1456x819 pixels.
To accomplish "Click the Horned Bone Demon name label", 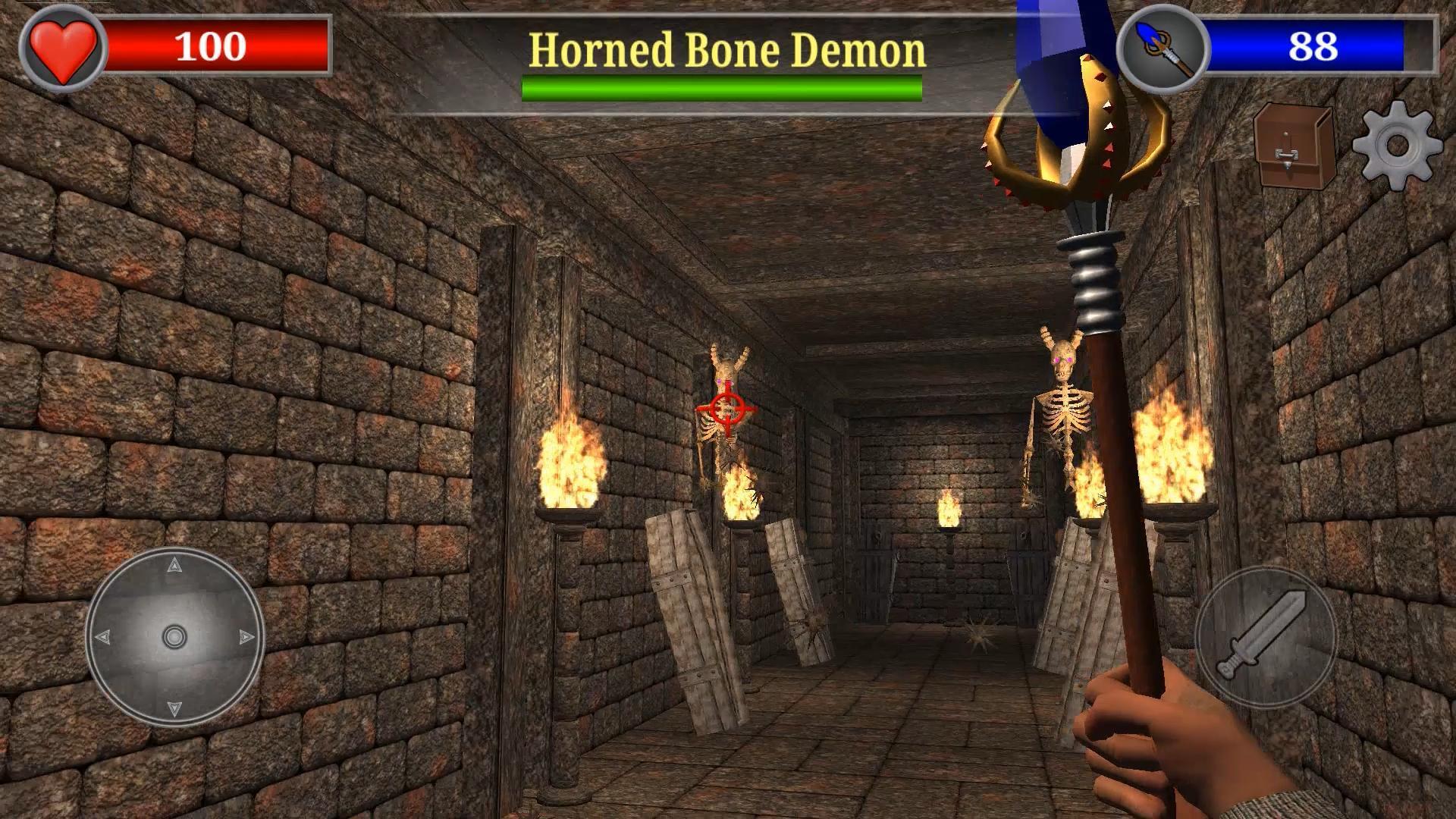I will (726, 49).
